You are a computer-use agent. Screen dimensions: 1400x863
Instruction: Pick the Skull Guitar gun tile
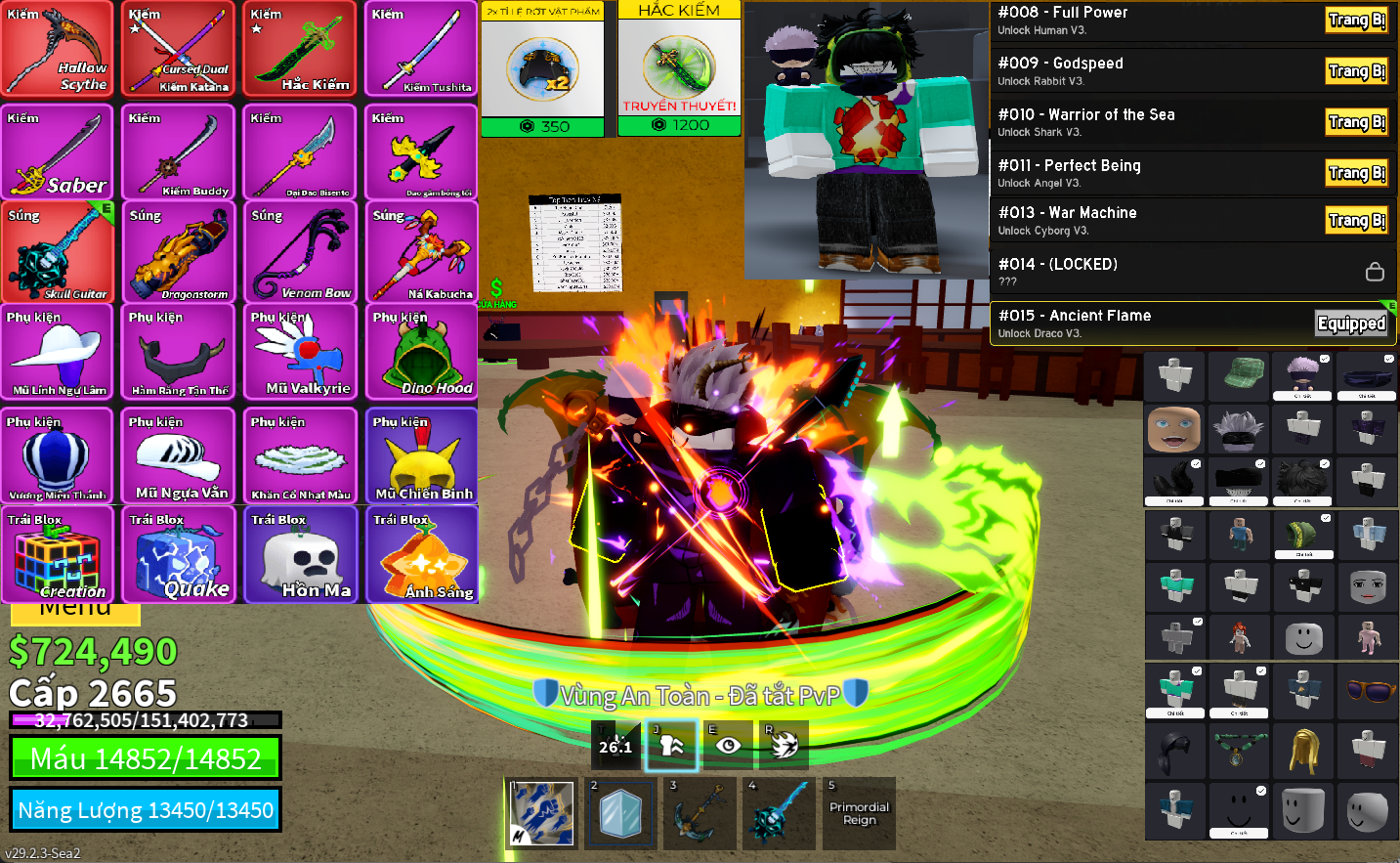click(x=58, y=252)
